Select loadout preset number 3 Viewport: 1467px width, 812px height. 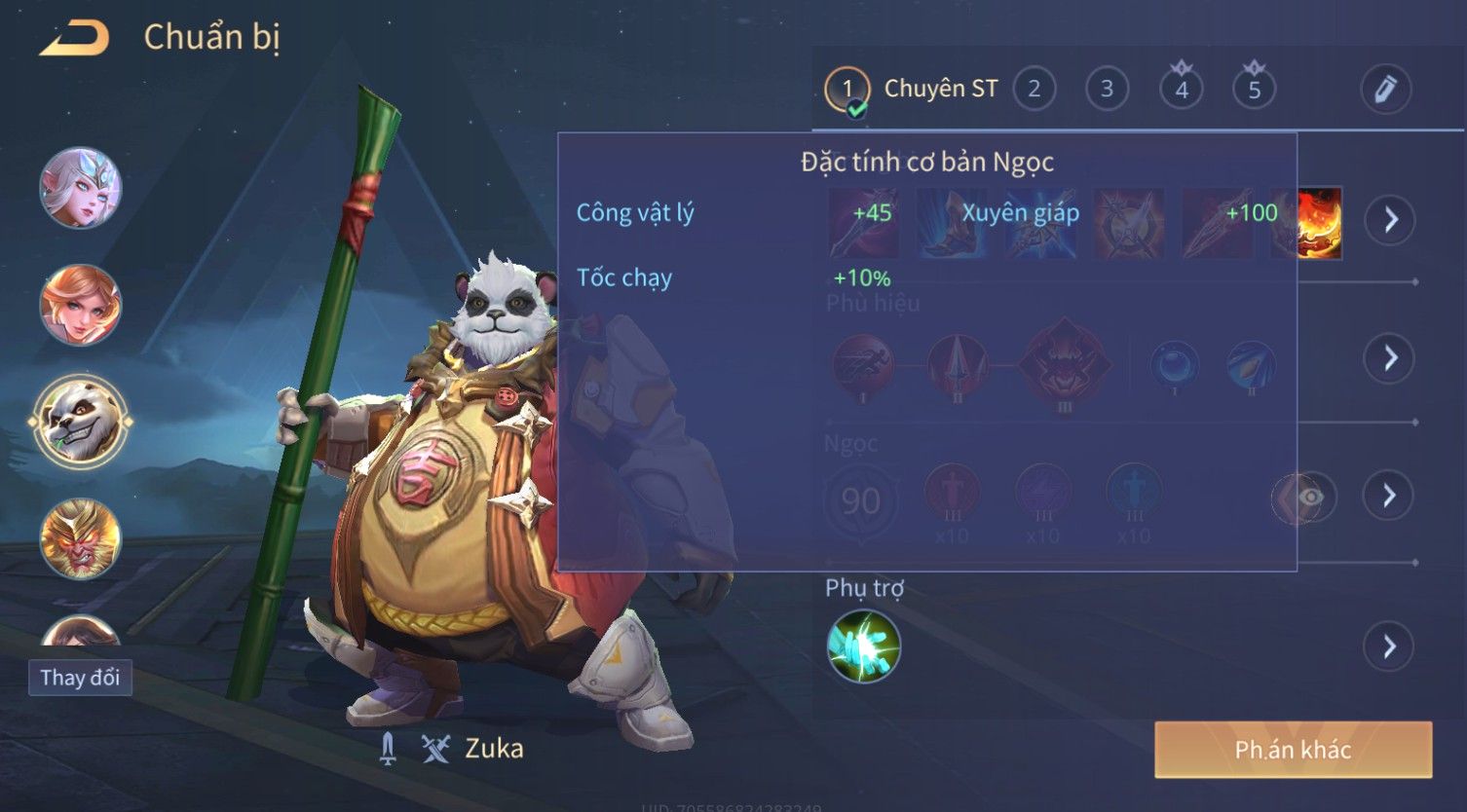[1108, 90]
